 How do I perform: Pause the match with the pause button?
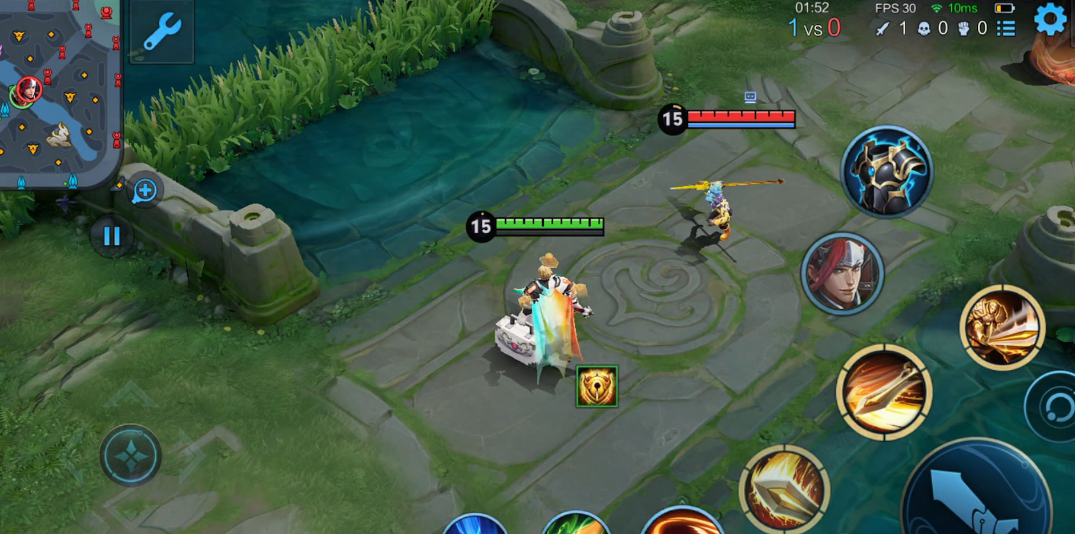pos(111,236)
